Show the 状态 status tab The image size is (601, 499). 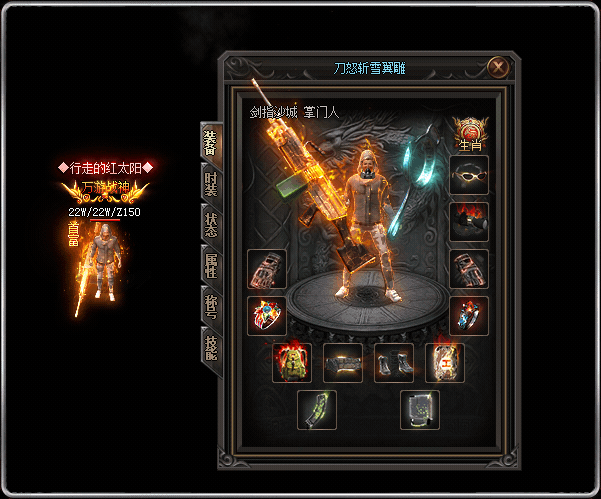pos(210,224)
